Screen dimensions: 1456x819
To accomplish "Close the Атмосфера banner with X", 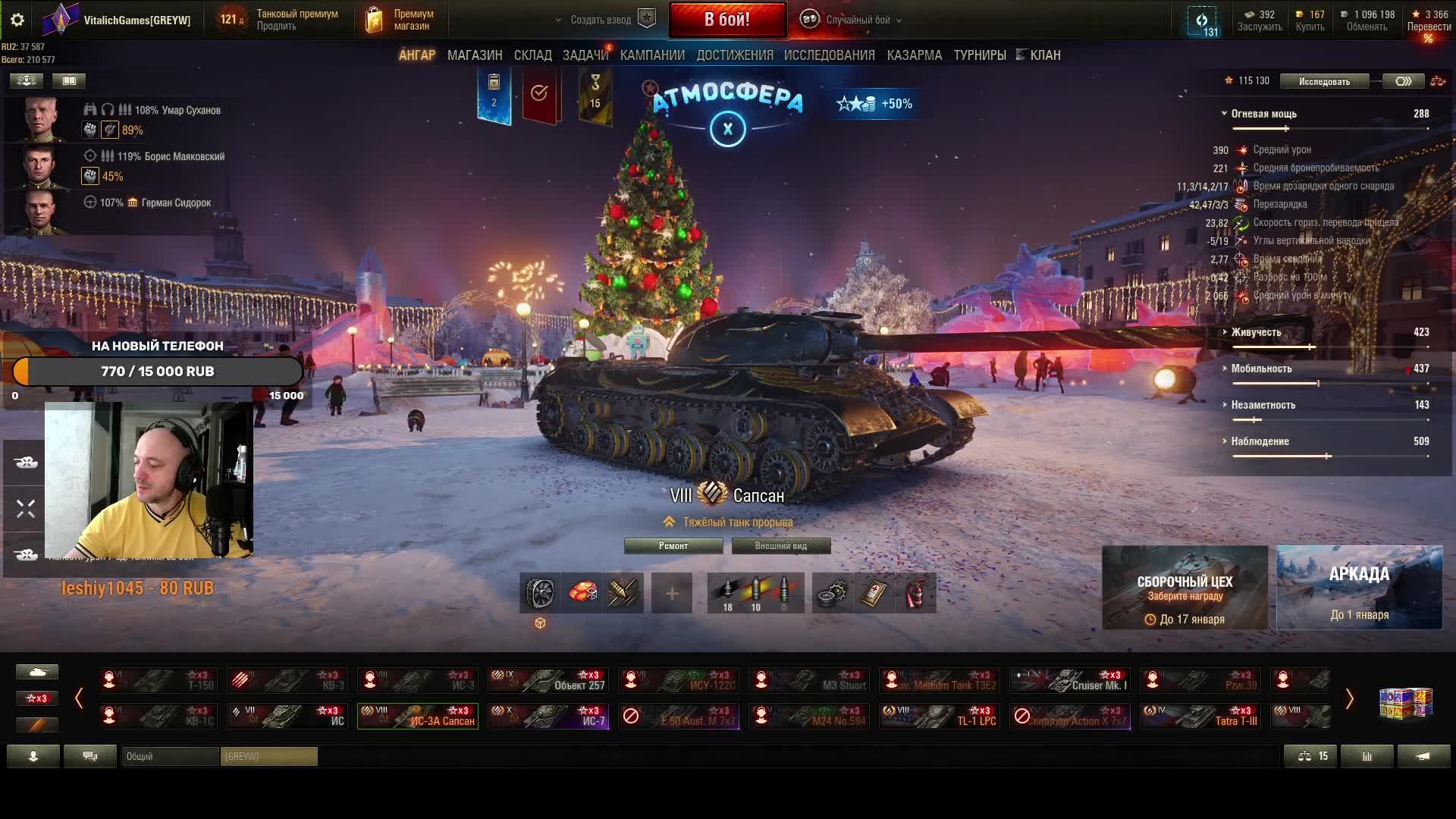I will (x=727, y=129).
